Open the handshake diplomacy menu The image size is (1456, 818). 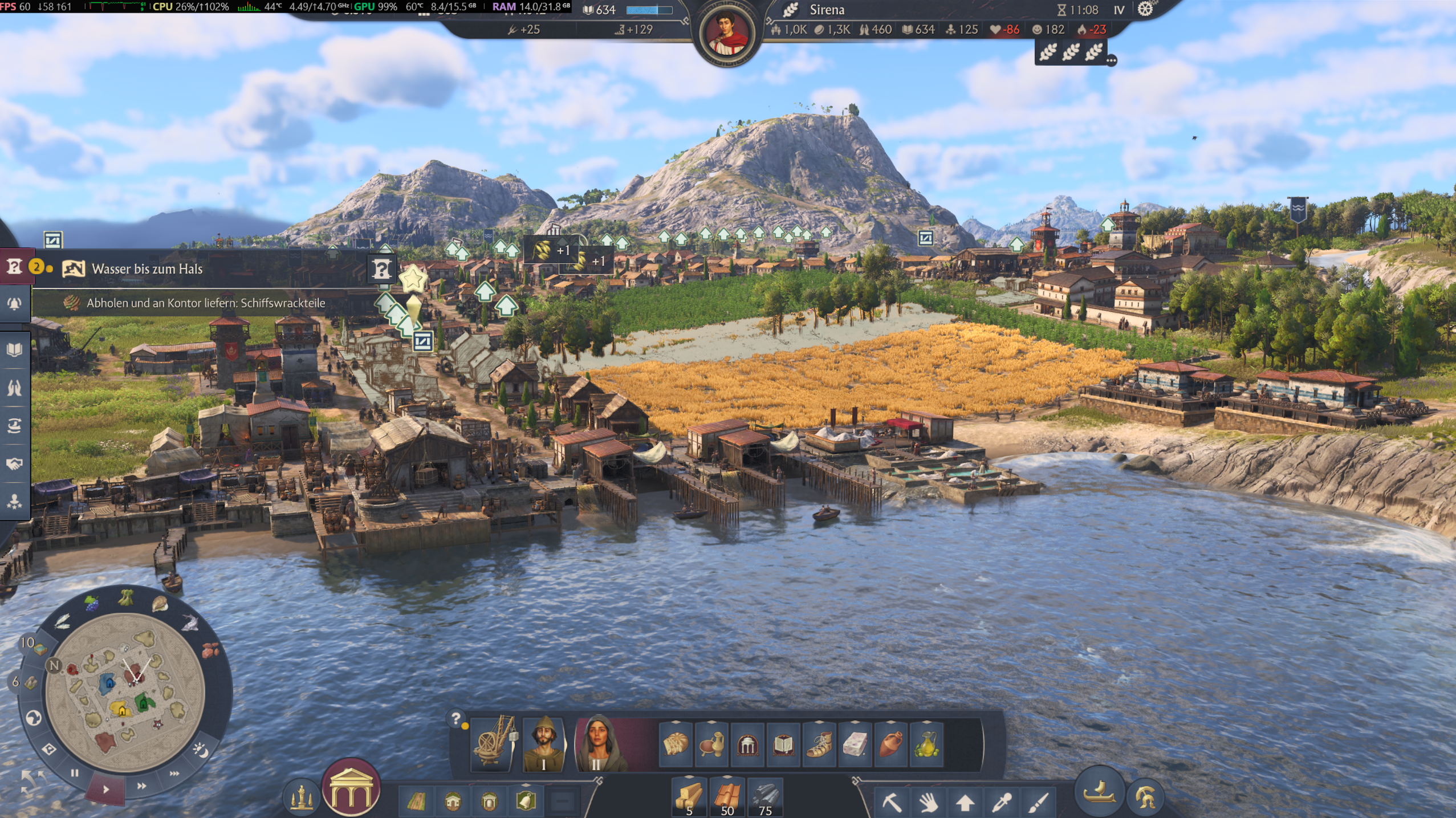coord(14,464)
